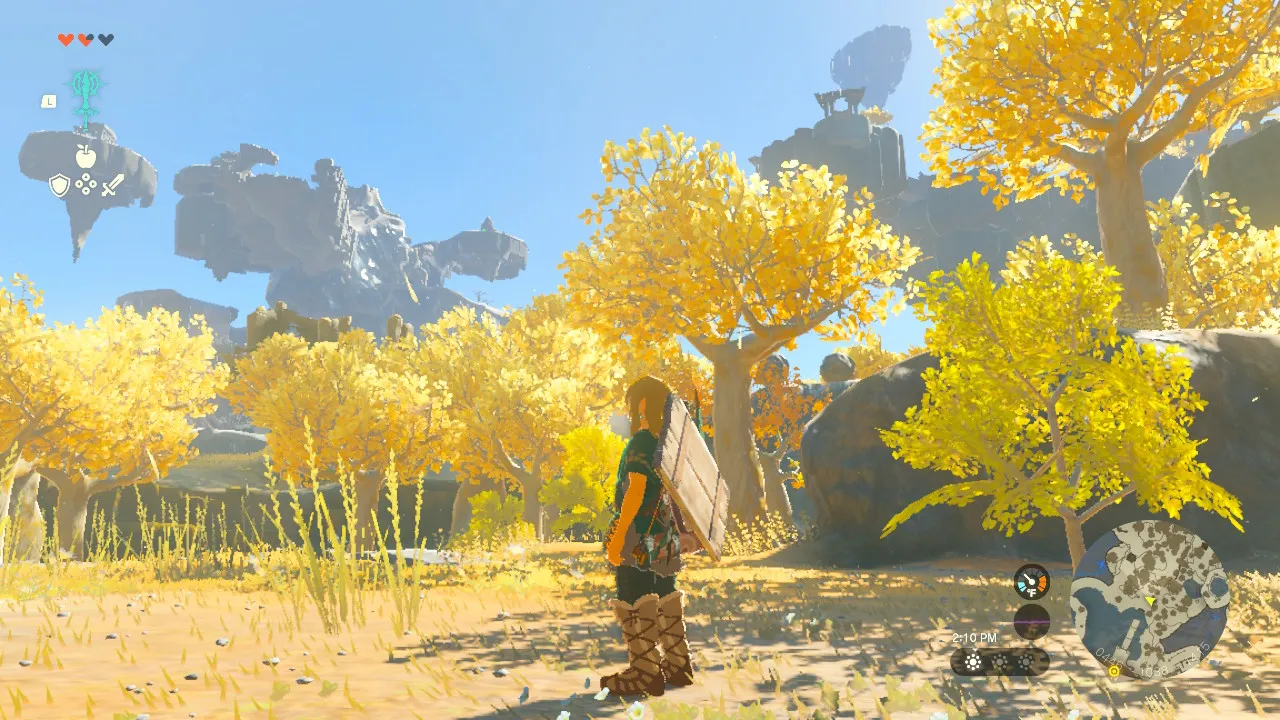Click the needle on the temperature dial
The width and height of the screenshot is (1280, 720).
click(1027, 577)
